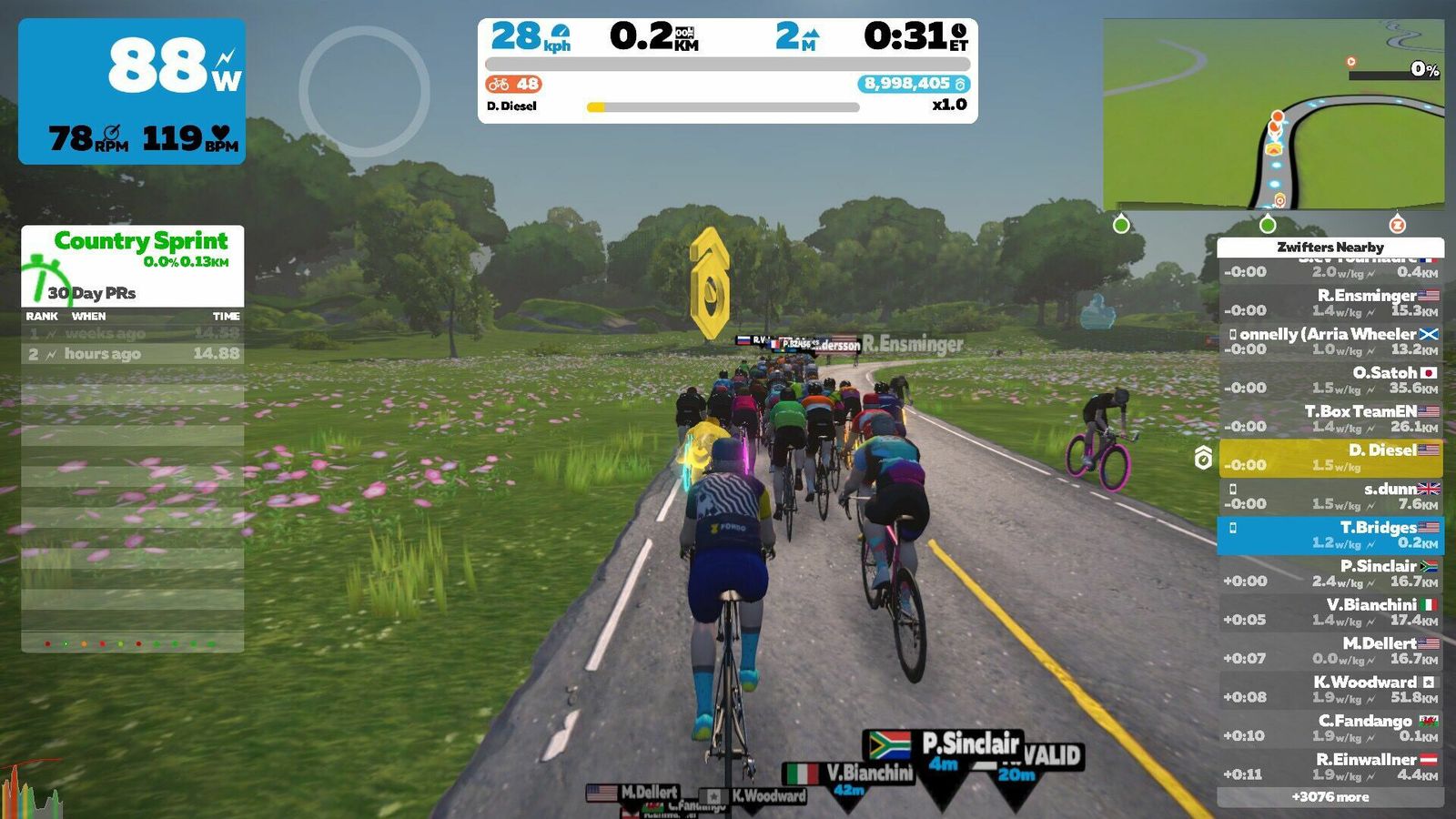Viewport: 1456px width, 819px height.
Task: Select the highlighted D. Diesel row
Action: tap(1330, 458)
